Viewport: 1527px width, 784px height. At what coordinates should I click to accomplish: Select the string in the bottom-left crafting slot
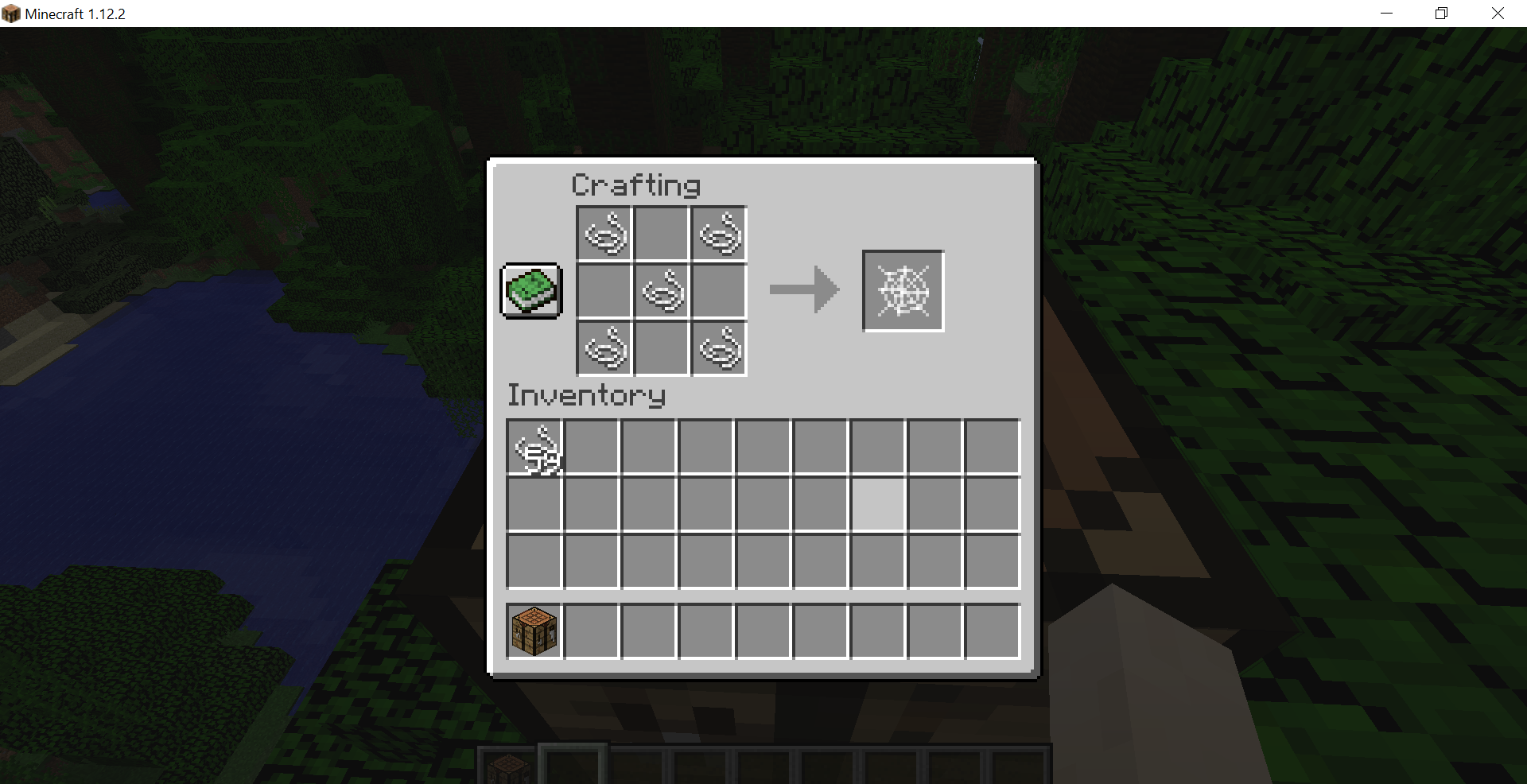coord(604,348)
